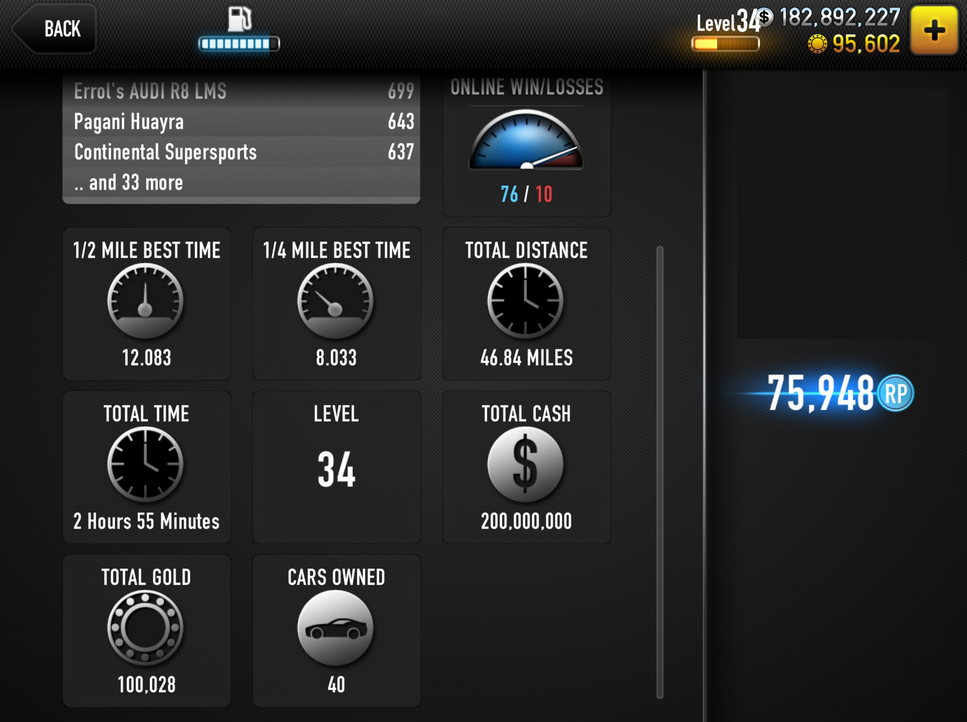Choose Errol's AUDI R8 LMS row
This screenshot has height=722, width=967.
point(242,92)
